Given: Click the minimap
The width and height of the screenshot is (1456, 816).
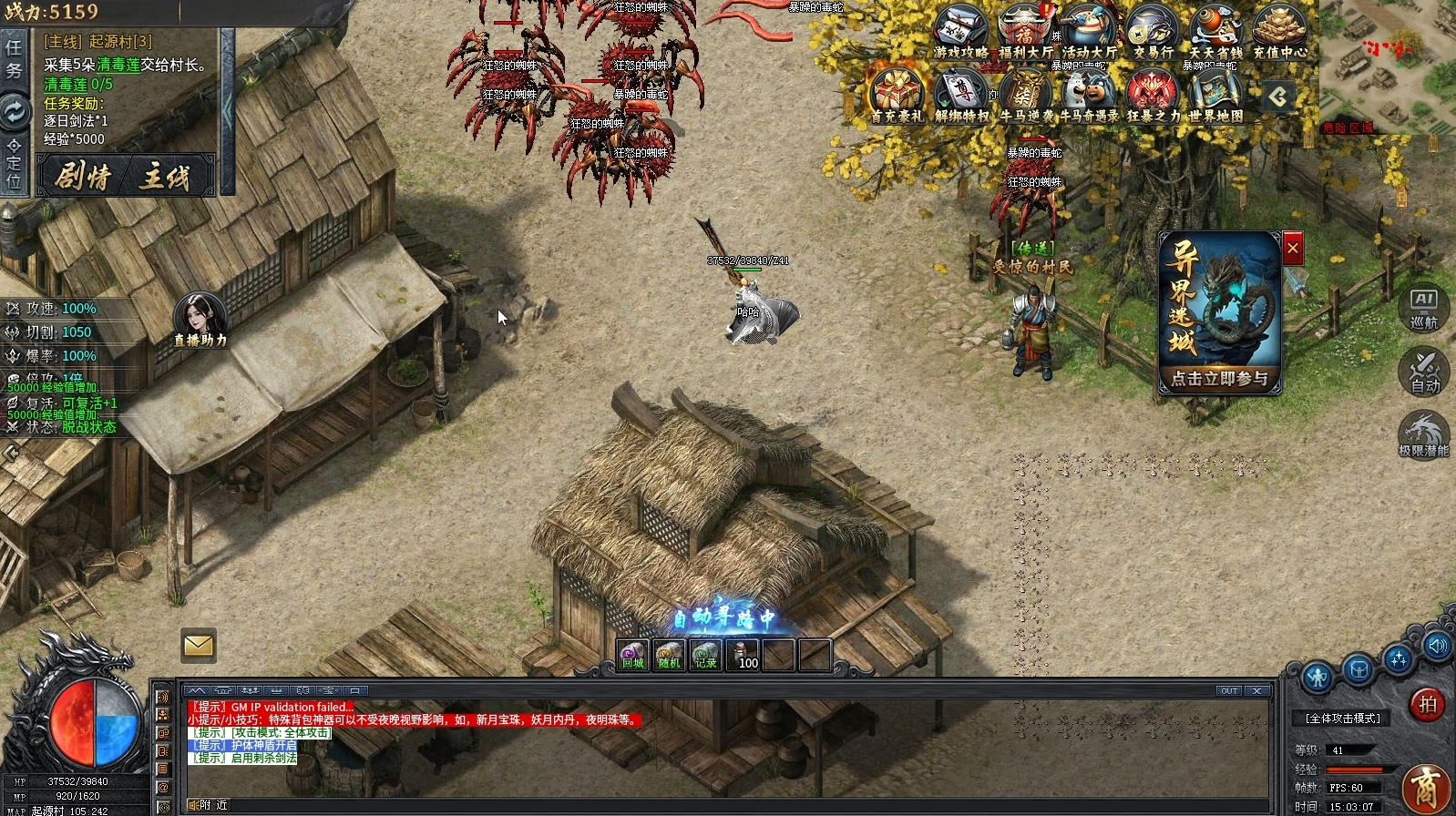Looking at the screenshot, I should click(1385, 64).
